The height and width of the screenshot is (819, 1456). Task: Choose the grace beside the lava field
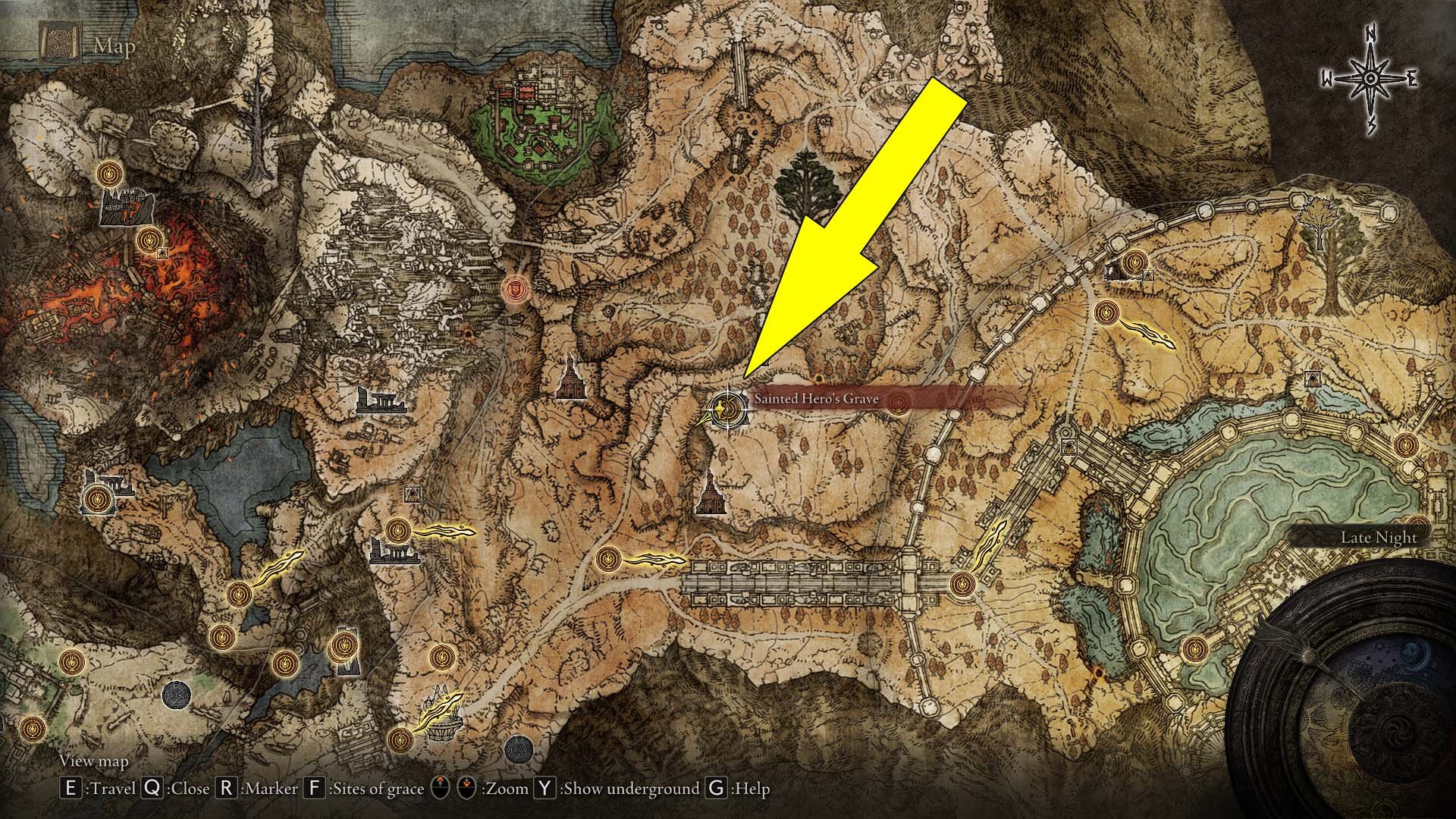click(x=149, y=240)
